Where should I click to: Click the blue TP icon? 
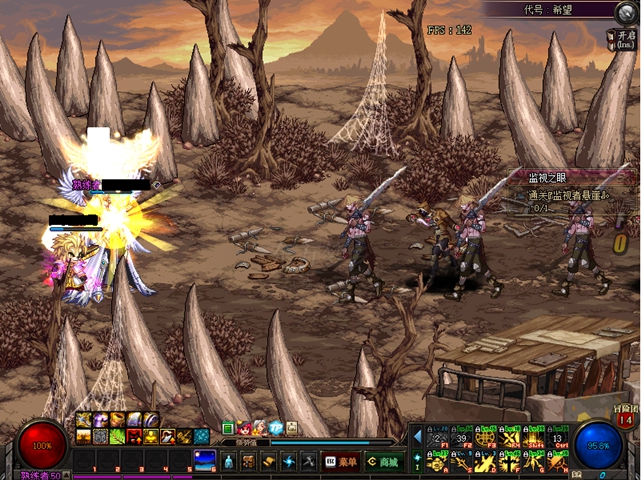275,428
